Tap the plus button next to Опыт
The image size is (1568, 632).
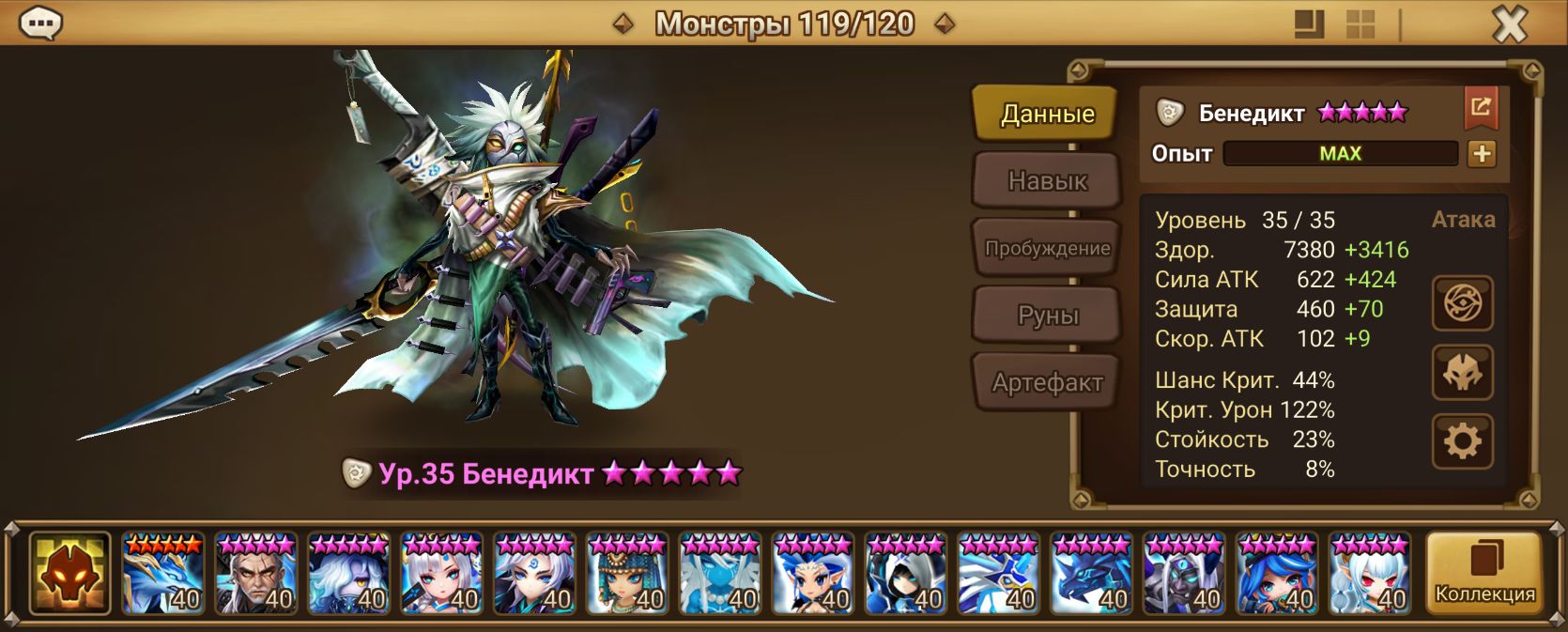point(1482,154)
